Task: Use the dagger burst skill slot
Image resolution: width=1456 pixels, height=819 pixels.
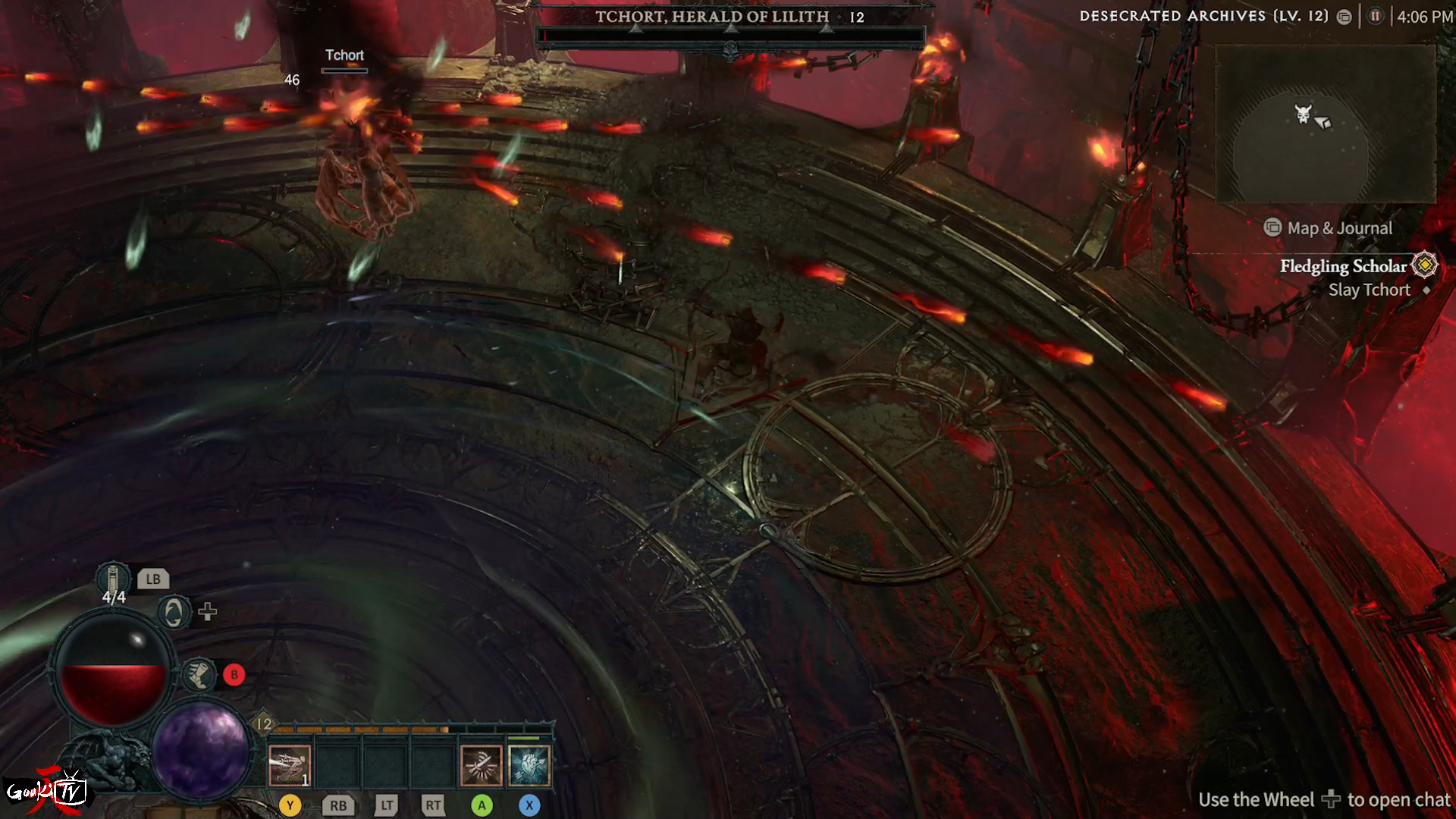Action: pos(481,765)
